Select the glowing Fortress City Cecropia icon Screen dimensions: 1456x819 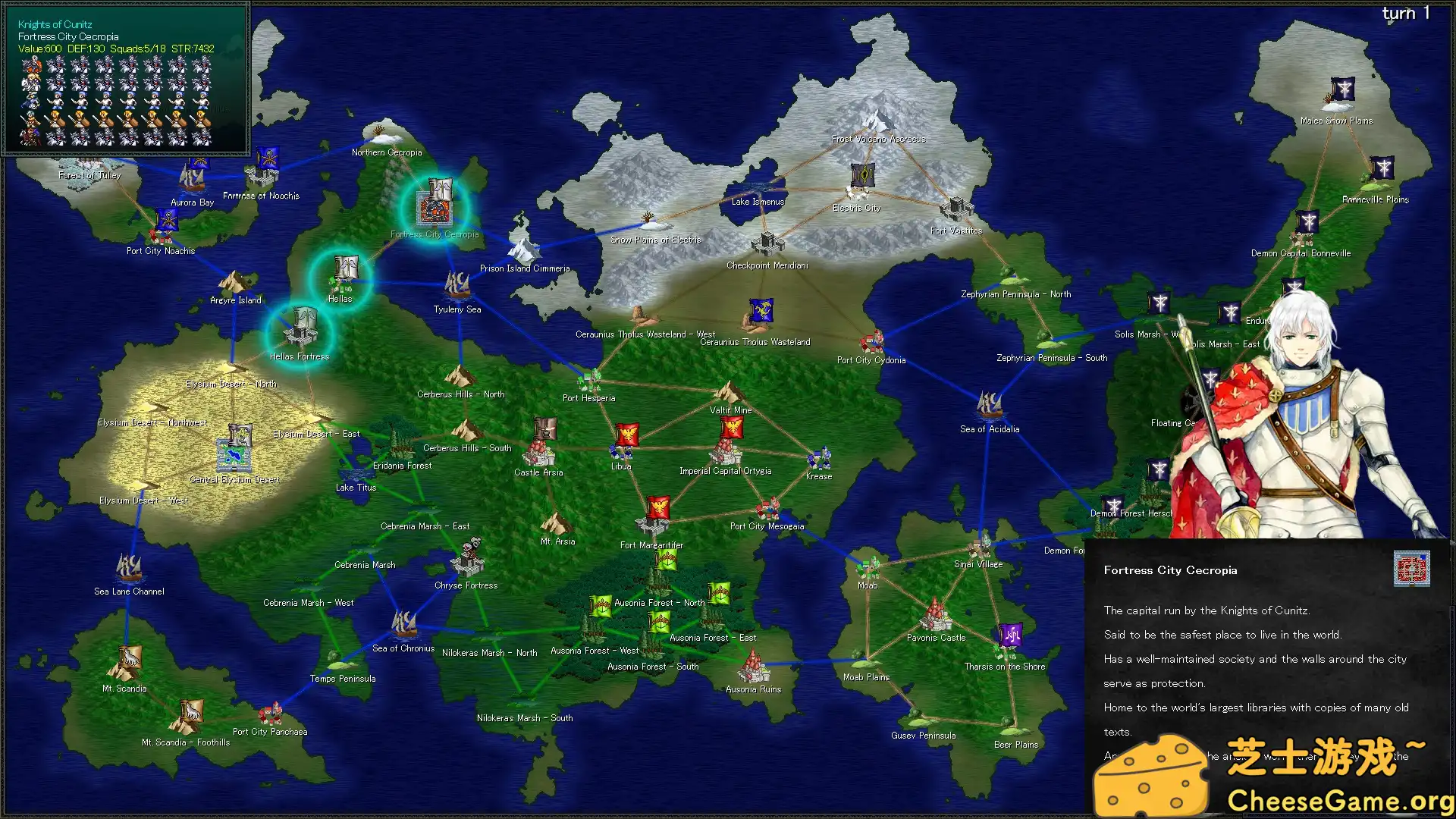[435, 203]
